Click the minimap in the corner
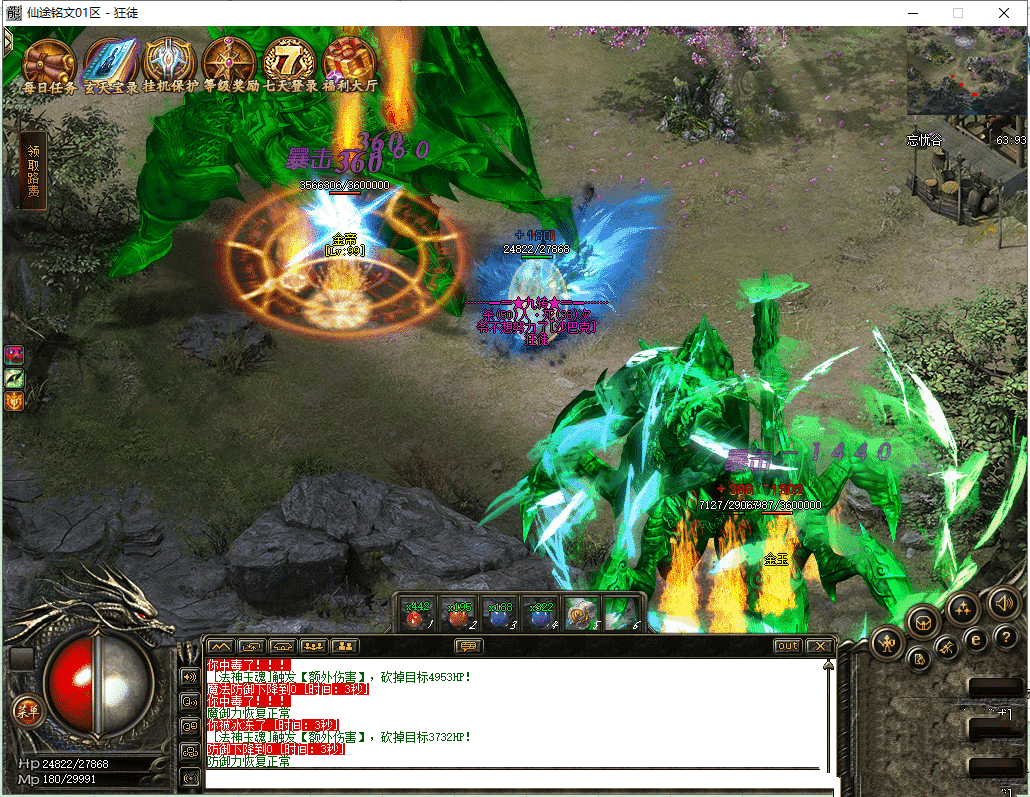Screen dimensions: 1030x797 (966, 70)
